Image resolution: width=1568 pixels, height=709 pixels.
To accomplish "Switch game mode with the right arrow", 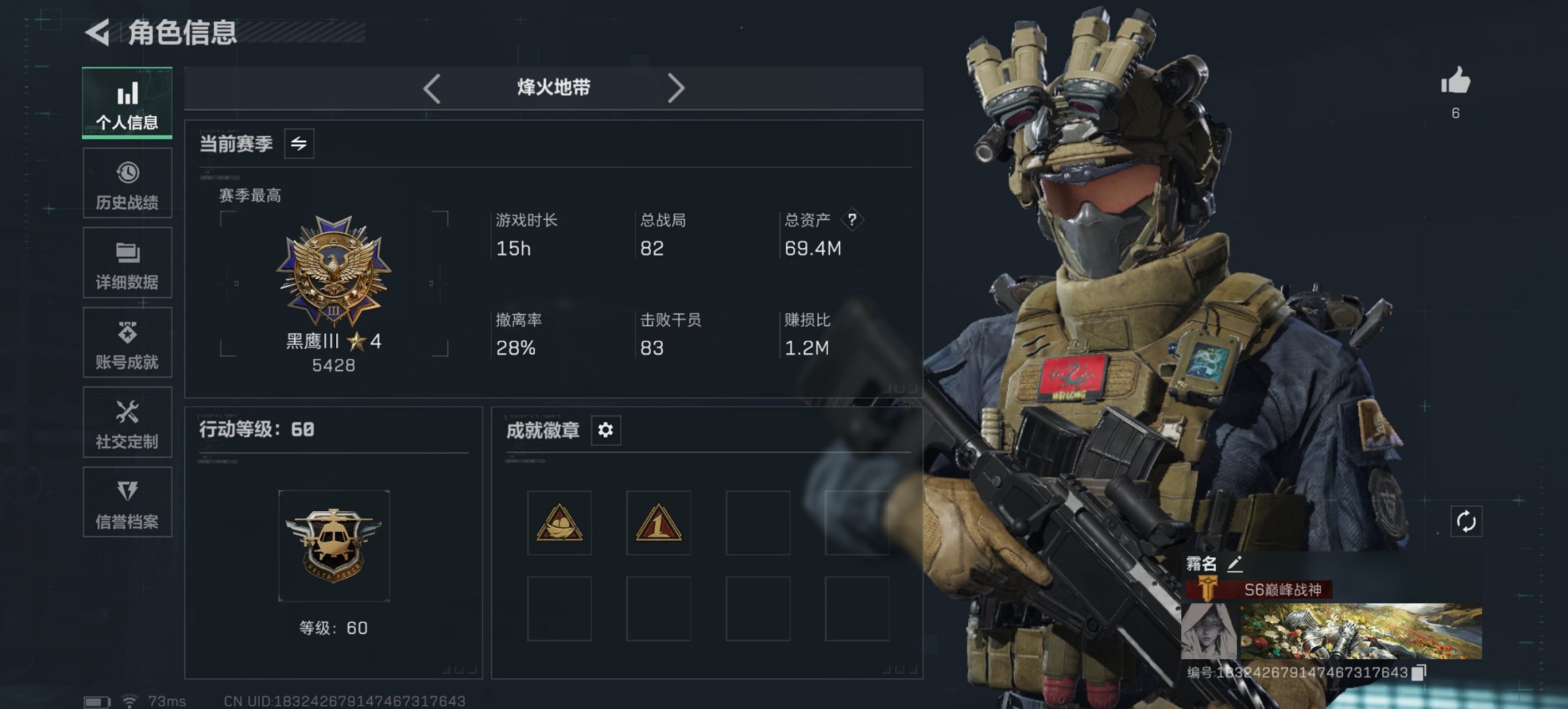I will pos(677,88).
